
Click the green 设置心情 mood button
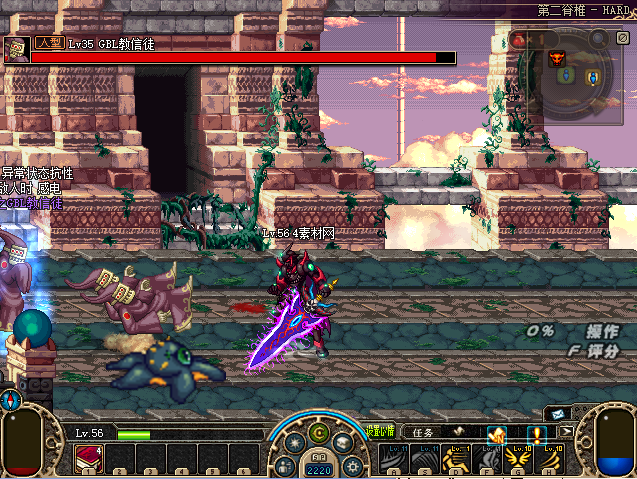point(381,433)
